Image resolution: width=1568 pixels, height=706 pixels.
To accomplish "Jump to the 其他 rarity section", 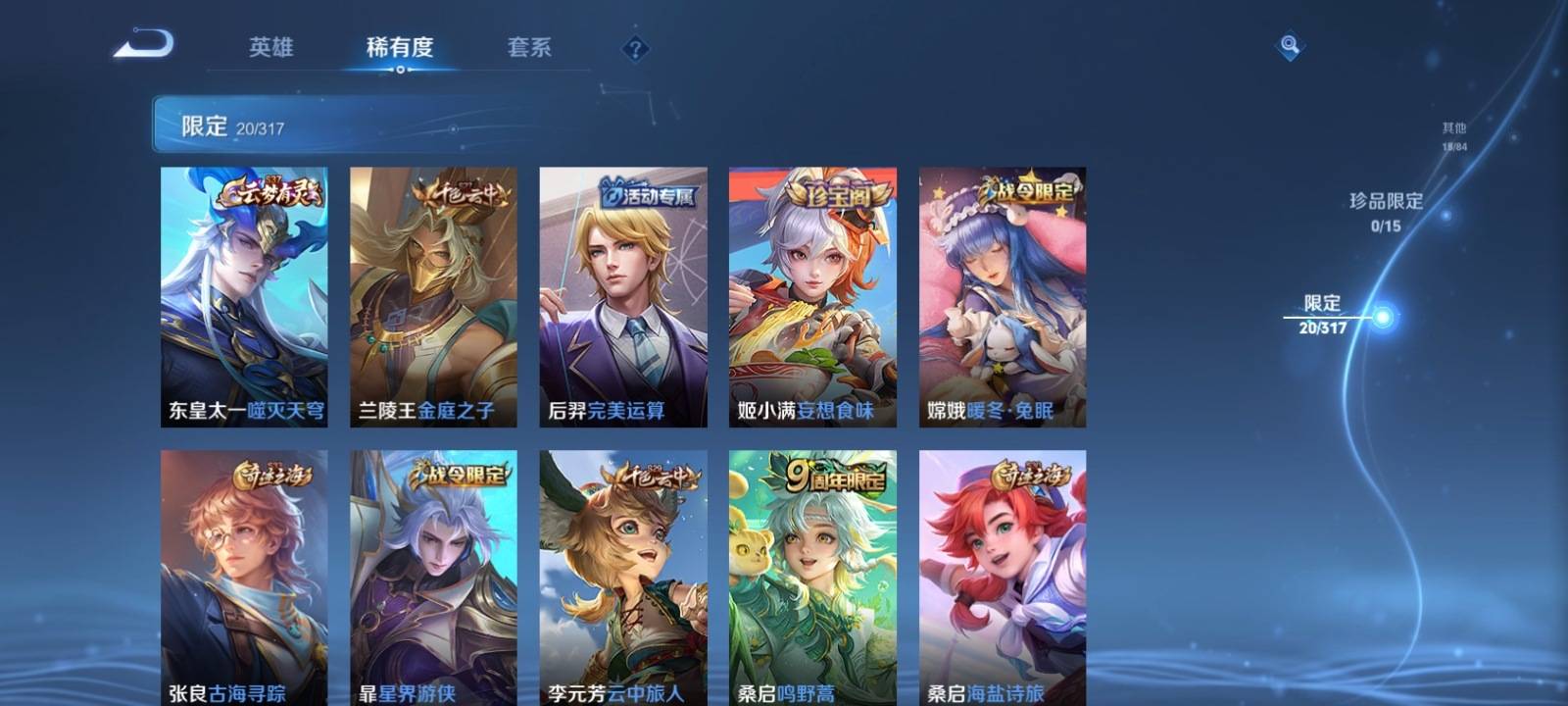I will tap(1454, 135).
